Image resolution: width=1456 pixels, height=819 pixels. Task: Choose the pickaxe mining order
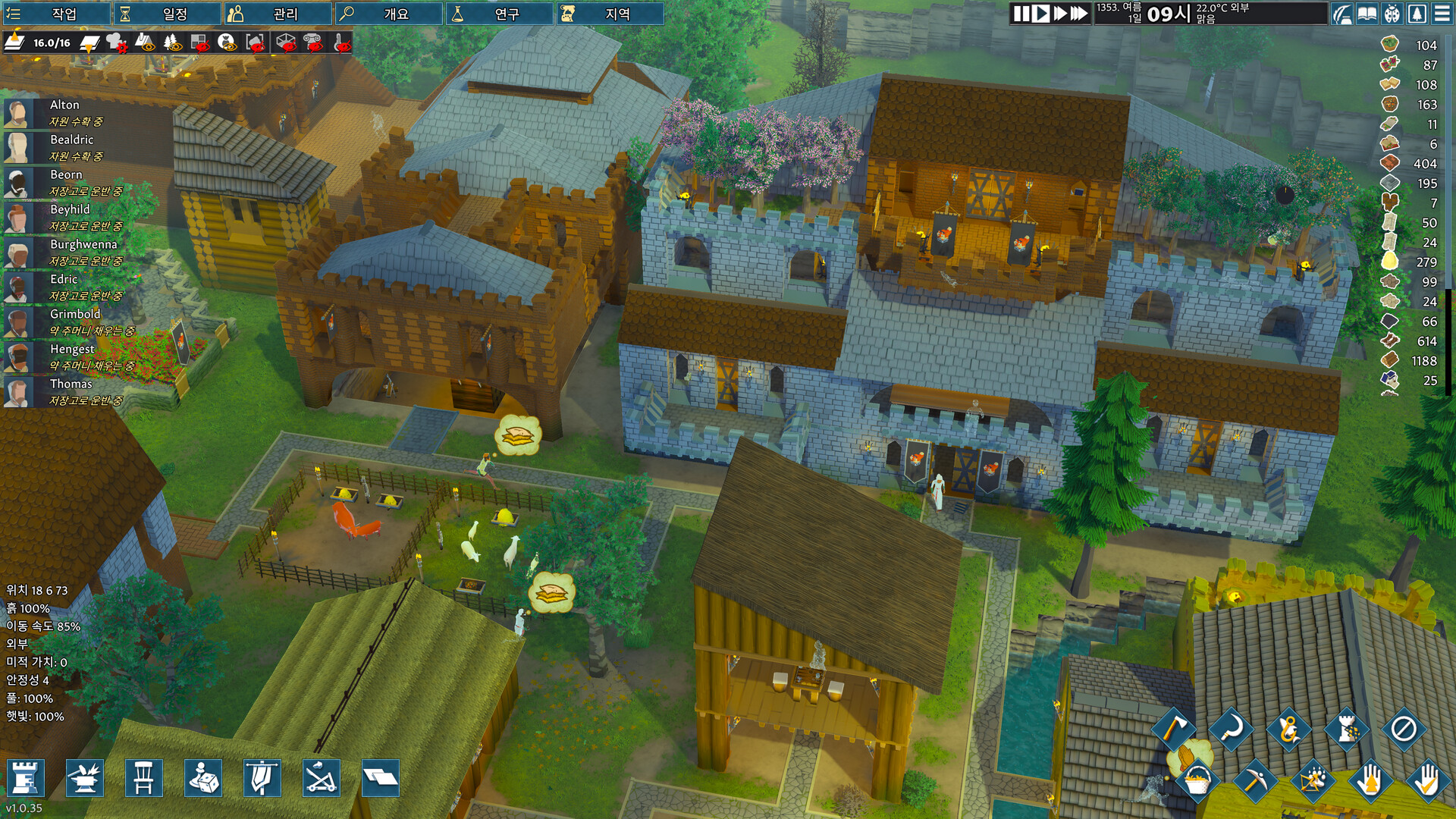click(x=1254, y=780)
